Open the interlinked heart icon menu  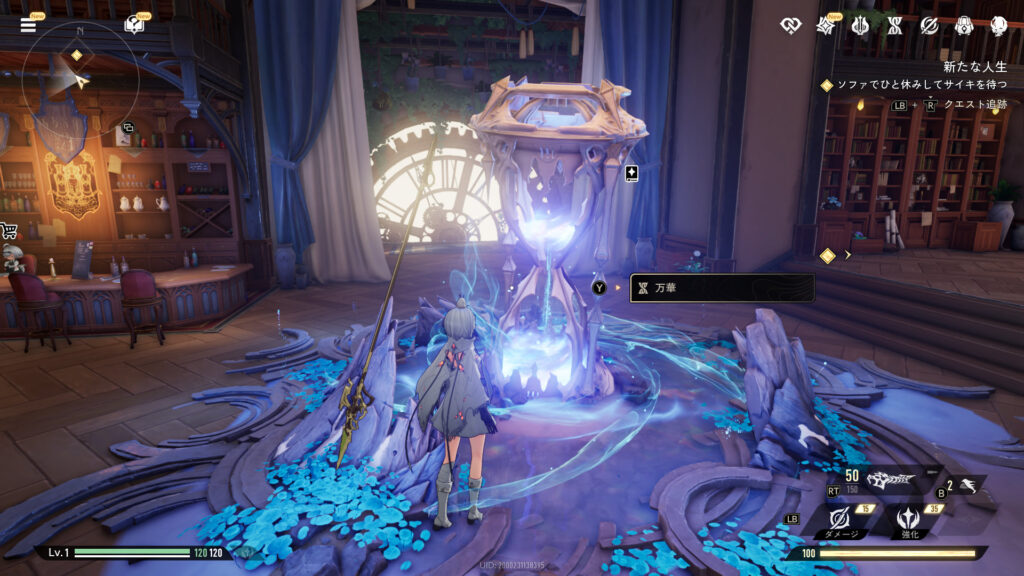click(x=790, y=25)
